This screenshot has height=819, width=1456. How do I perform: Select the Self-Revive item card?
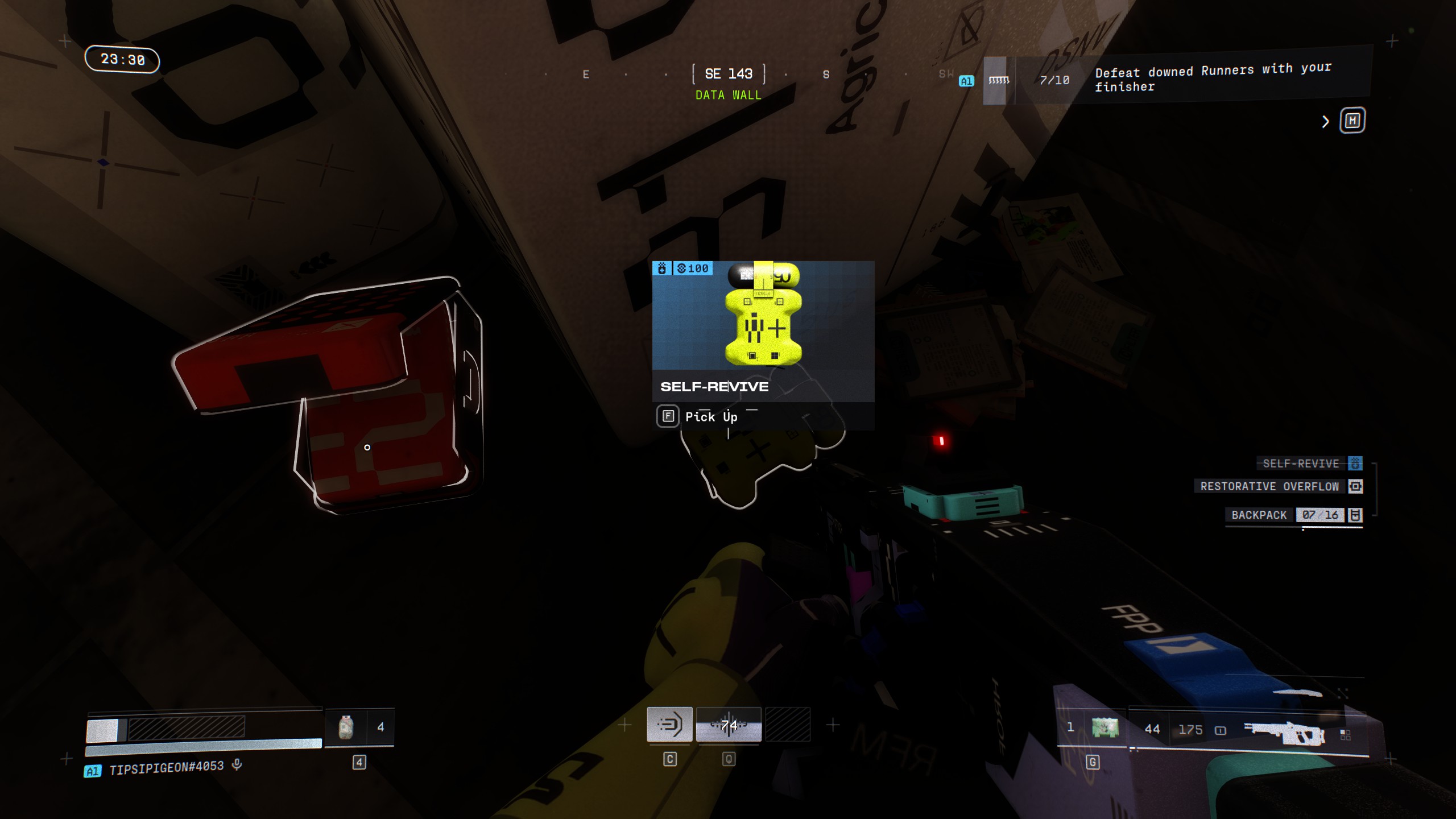tap(763, 331)
